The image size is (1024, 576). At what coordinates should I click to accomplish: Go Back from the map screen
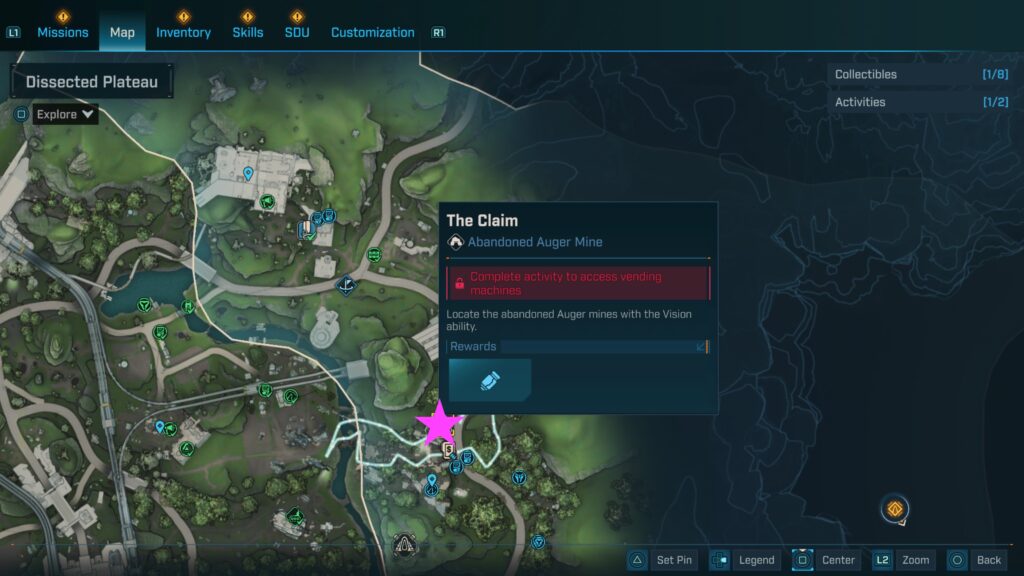[975, 560]
